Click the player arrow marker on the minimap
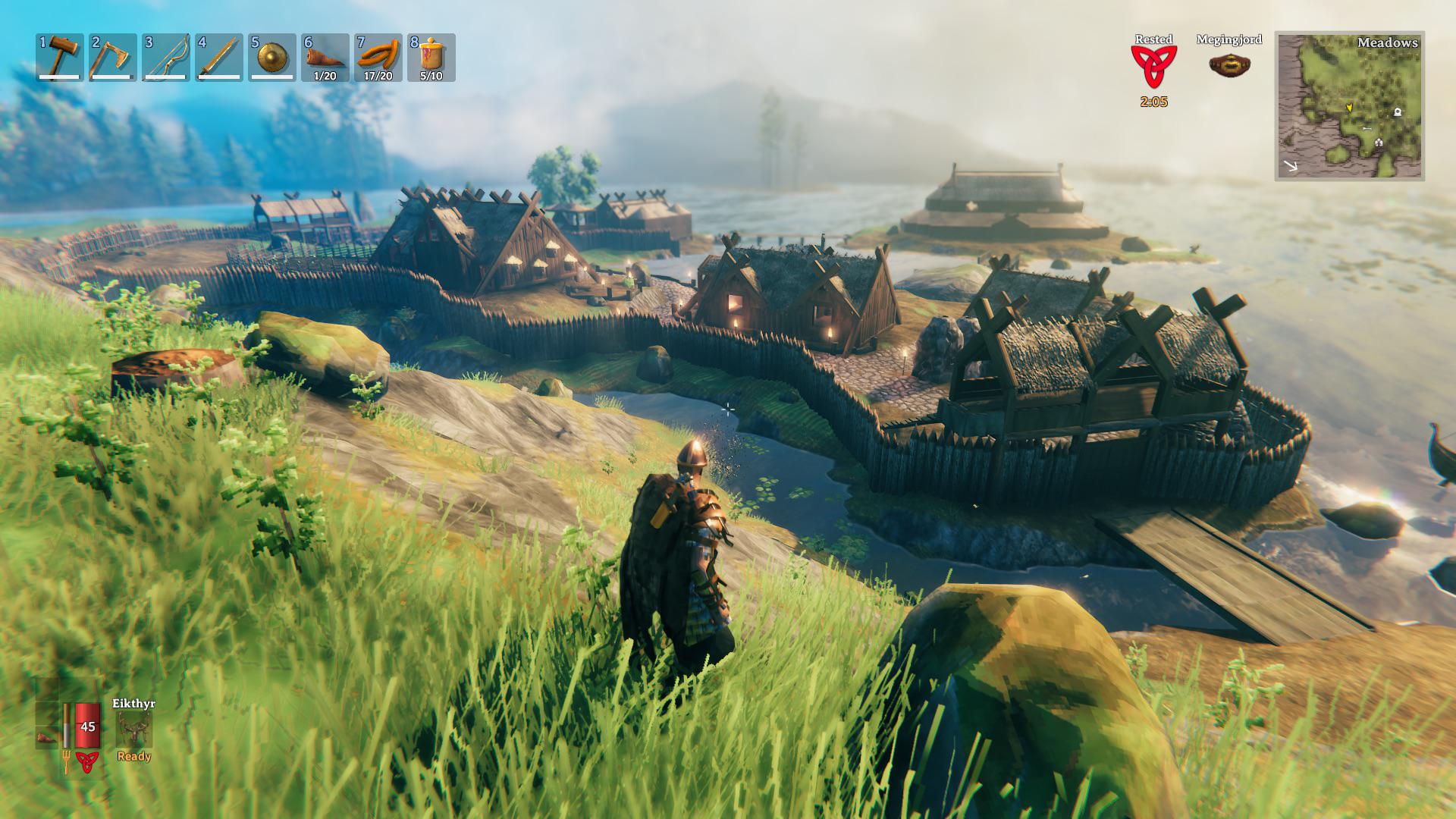Screen dimensions: 1456x819 click(x=1349, y=107)
